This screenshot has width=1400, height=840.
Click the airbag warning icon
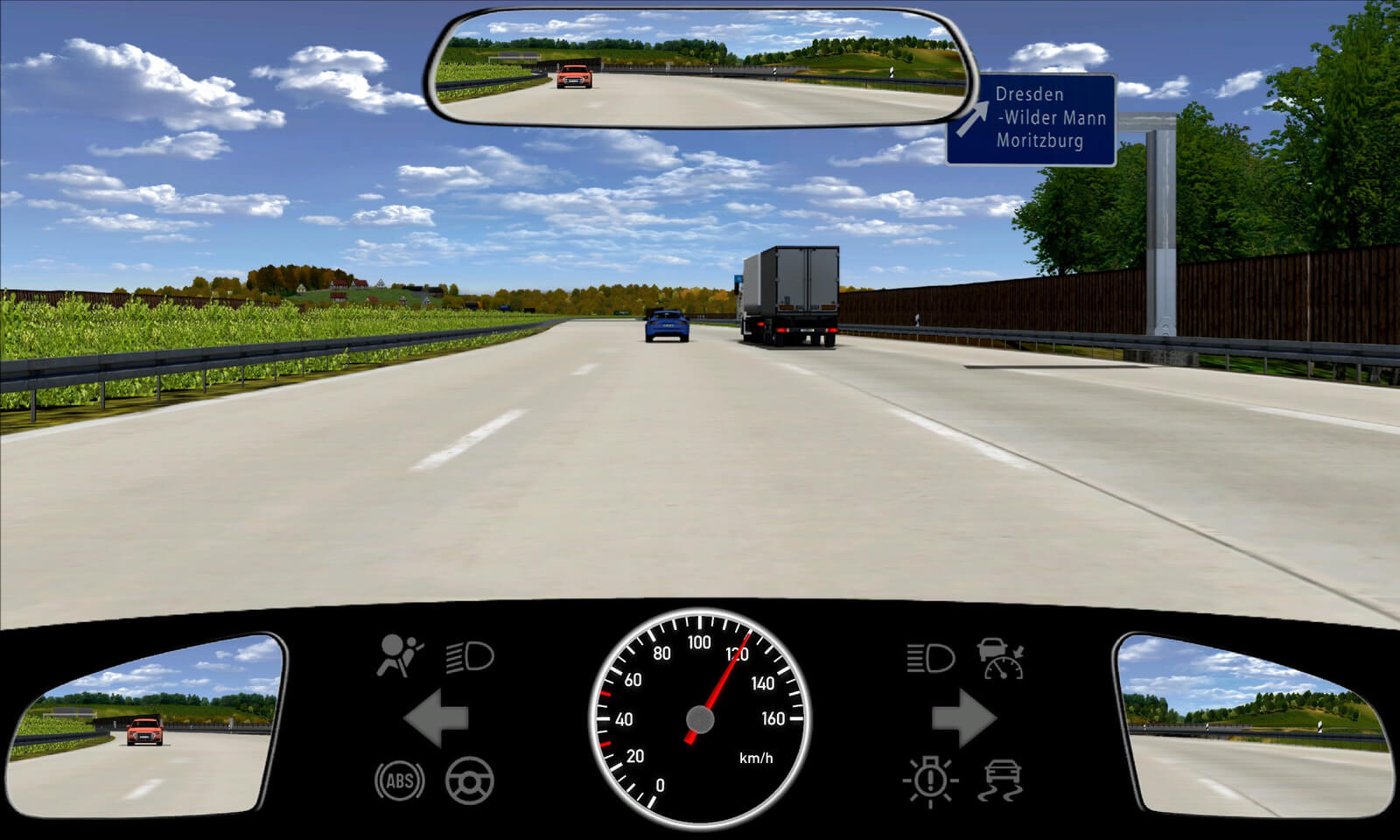coord(399,656)
